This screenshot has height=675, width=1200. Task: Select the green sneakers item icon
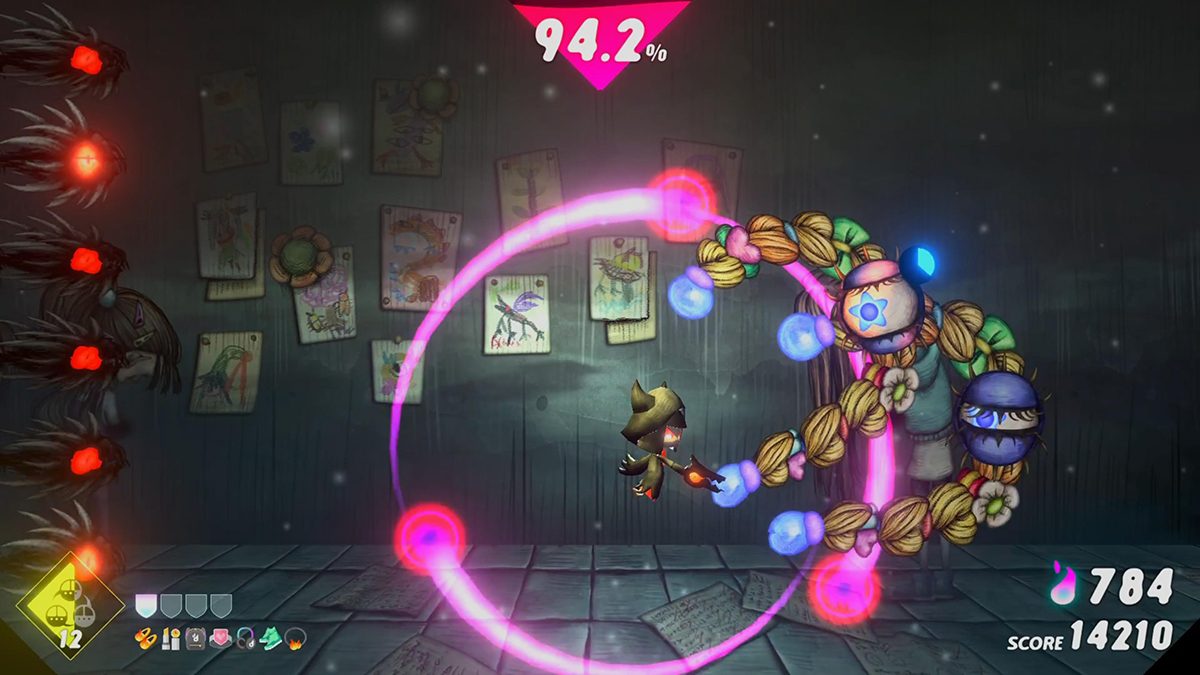pyautogui.click(x=270, y=636)
